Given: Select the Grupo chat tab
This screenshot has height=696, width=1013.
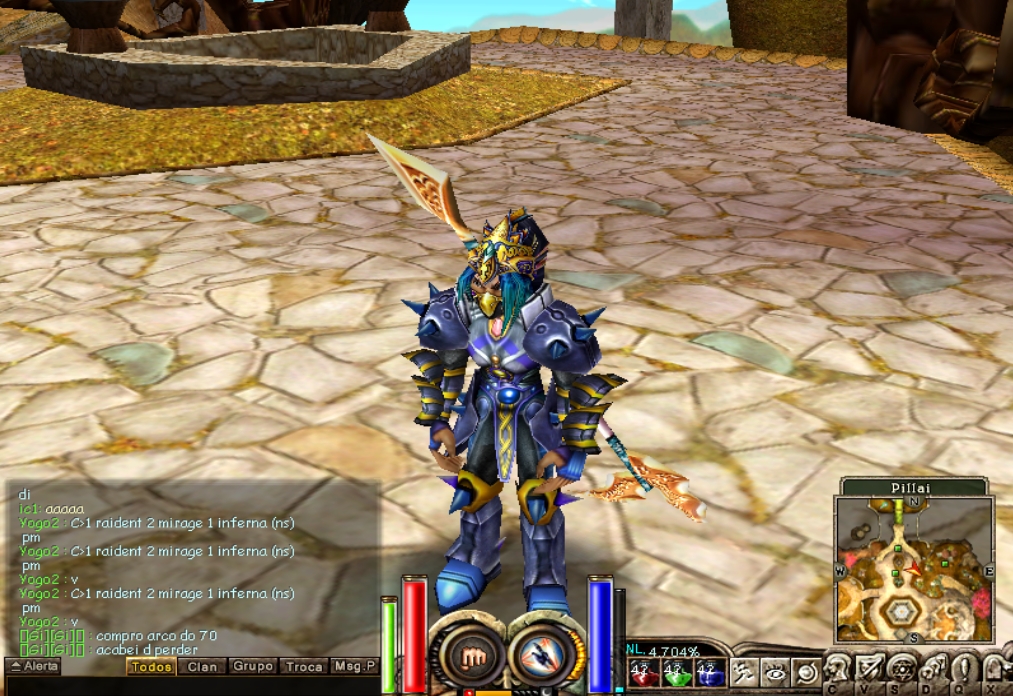Looking at the screenshot, I should click(x=253, y=666).
